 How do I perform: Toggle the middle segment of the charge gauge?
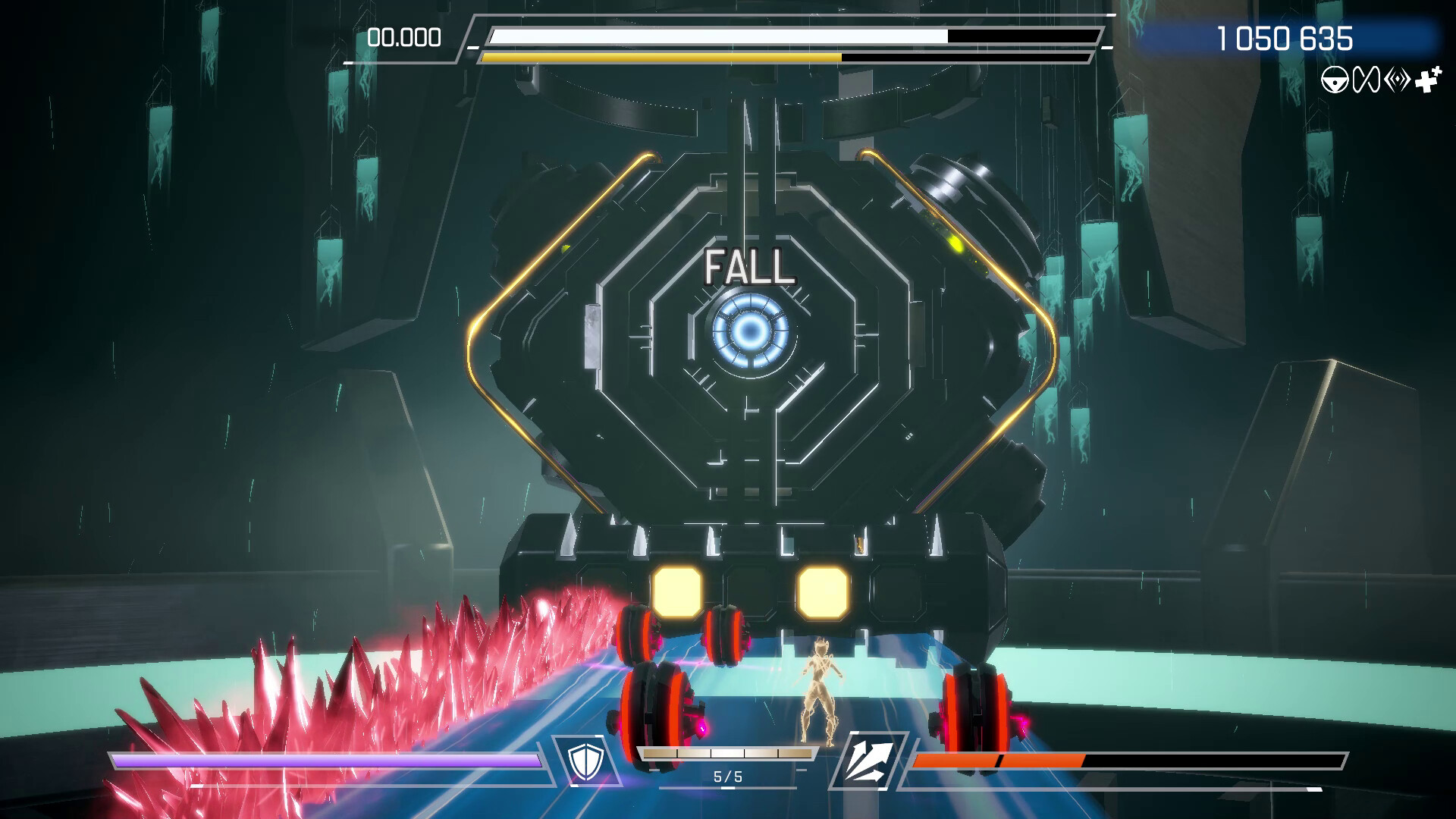tap(726, 752)
